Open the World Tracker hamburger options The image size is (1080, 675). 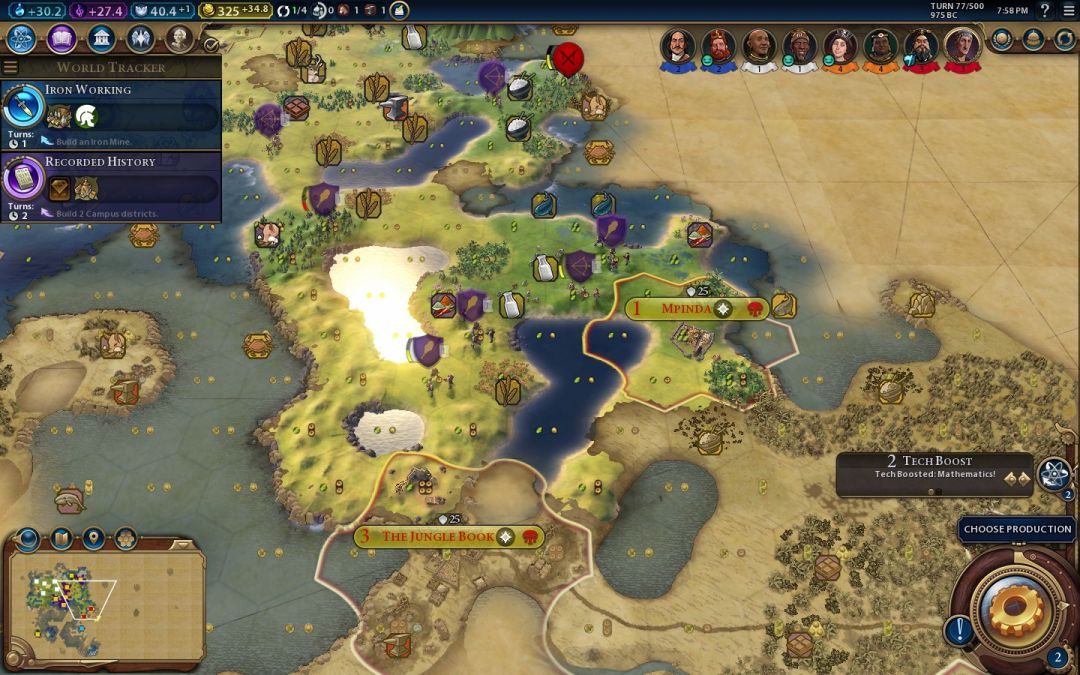click(x=10, y=67)
